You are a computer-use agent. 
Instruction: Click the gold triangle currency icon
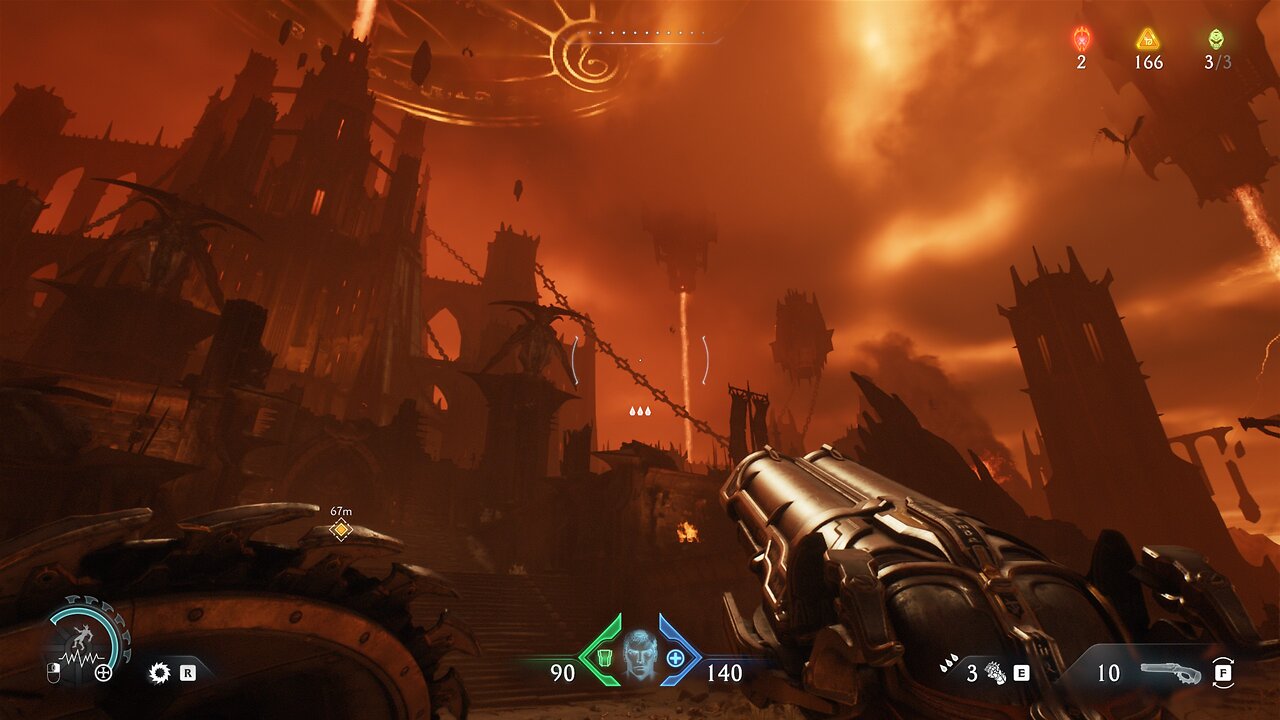coord(1148,39)
